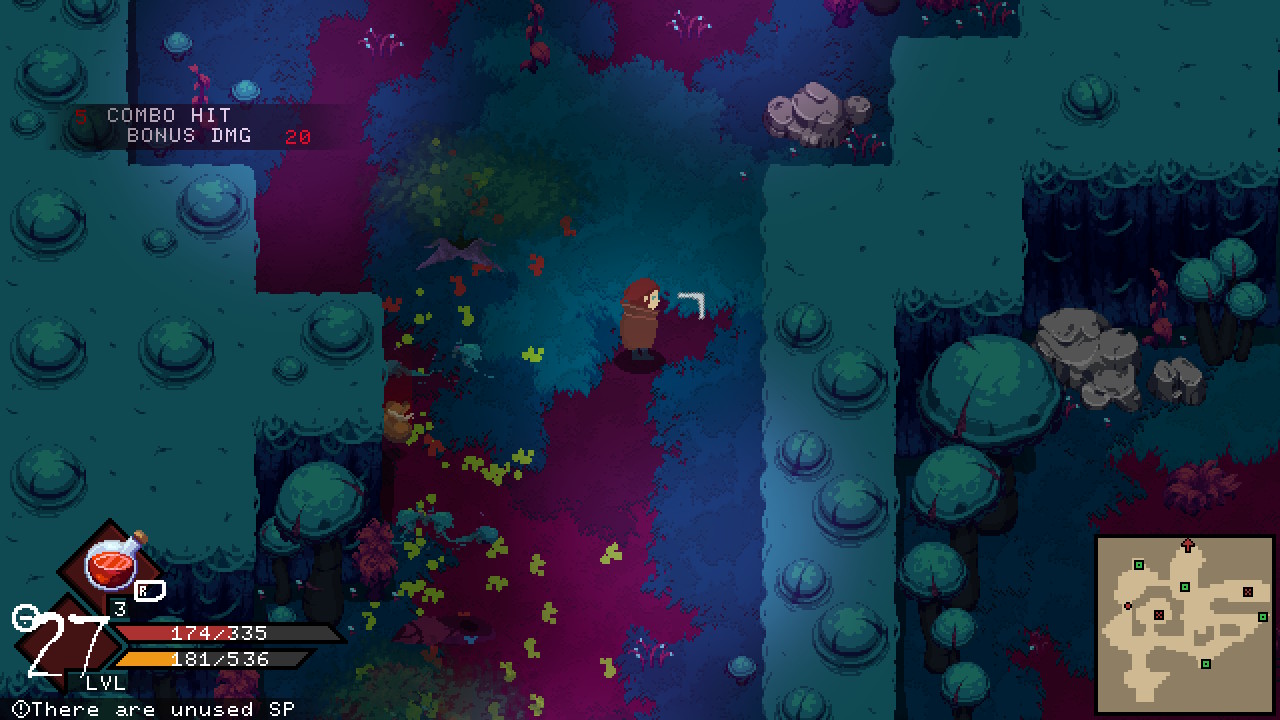Image resolution: width=1280 pixels, height=720 pixels.
Task: Click the red player dot on the minimap
Action: [x=1127, y=606]
